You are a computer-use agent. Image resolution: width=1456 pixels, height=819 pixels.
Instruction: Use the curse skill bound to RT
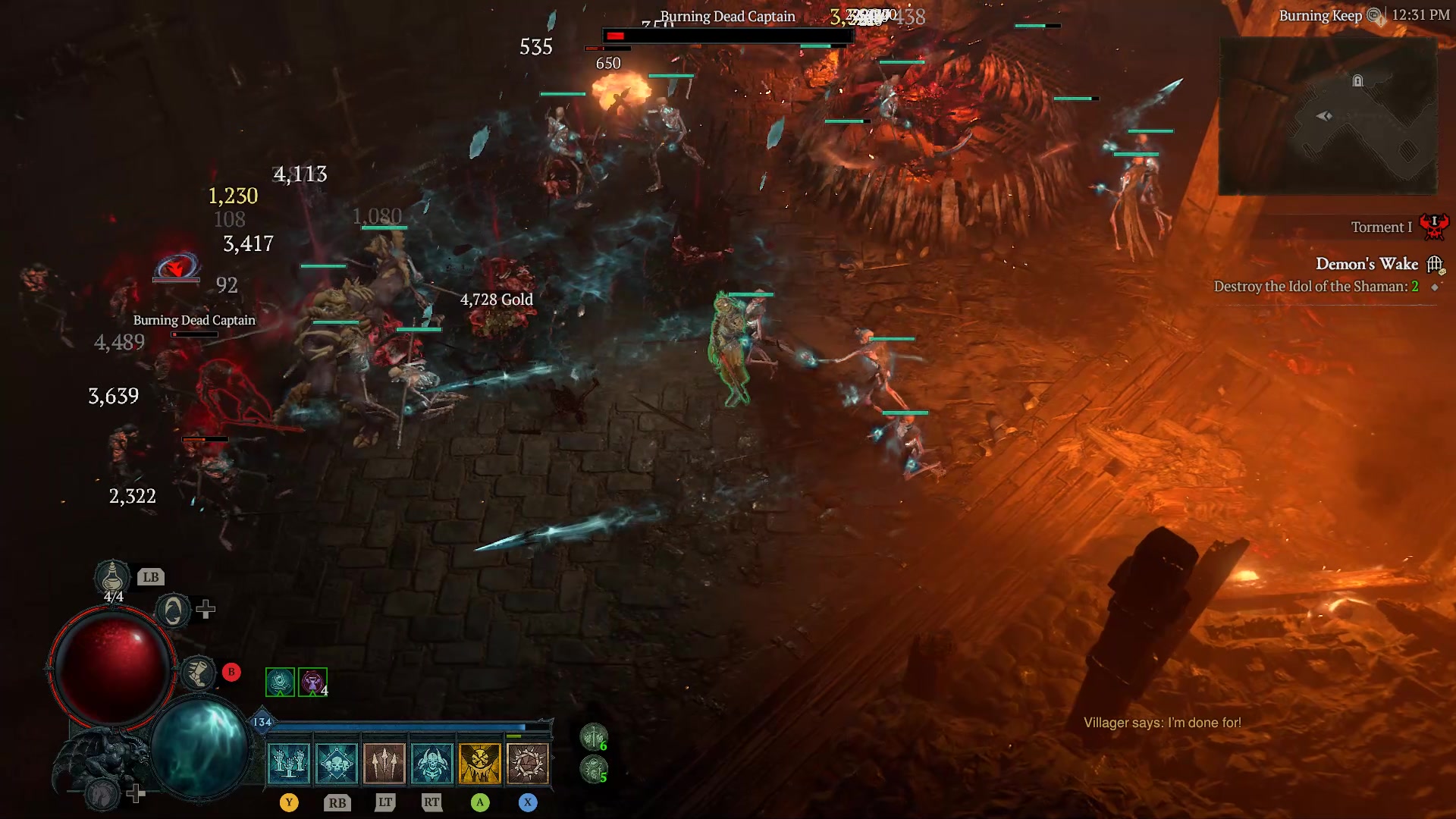pyautogui.click(x=432, y=762)
